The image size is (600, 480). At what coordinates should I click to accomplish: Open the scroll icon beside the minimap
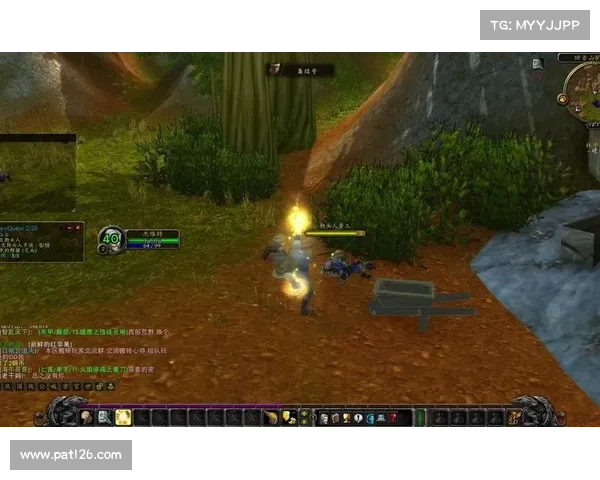[538, 64]
